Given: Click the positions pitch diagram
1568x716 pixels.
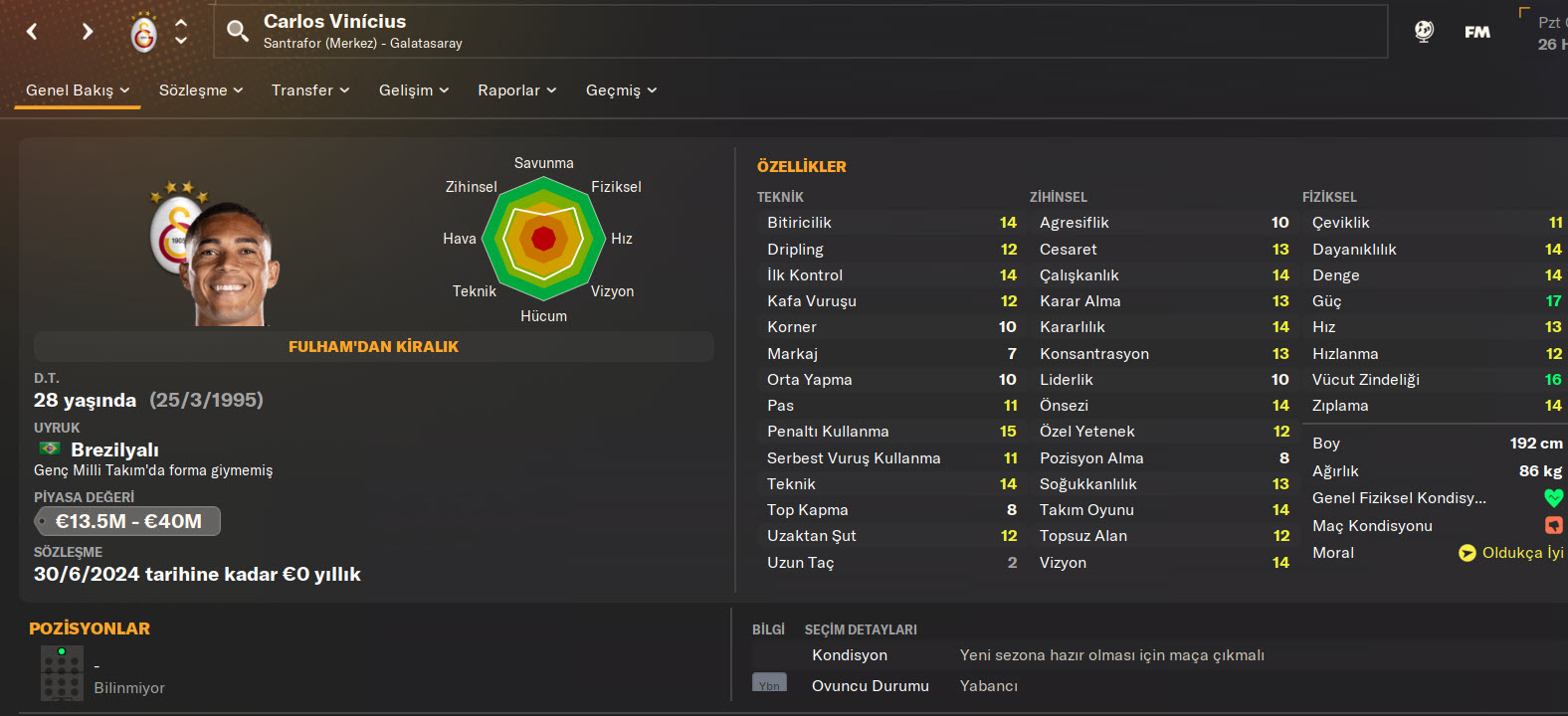Looking at the screenshot, I should 62,673.
